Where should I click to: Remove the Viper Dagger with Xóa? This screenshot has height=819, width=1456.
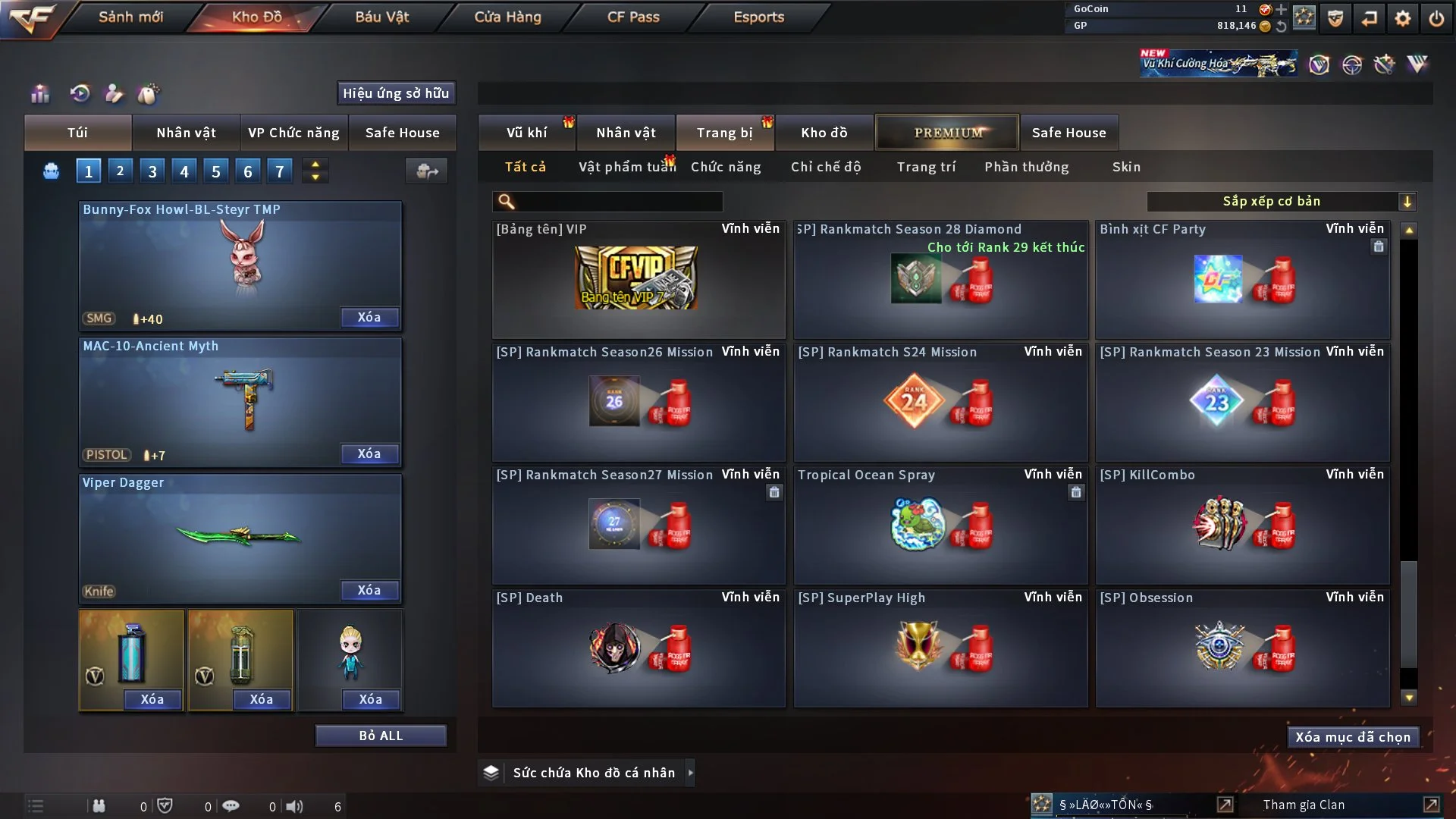369,591
